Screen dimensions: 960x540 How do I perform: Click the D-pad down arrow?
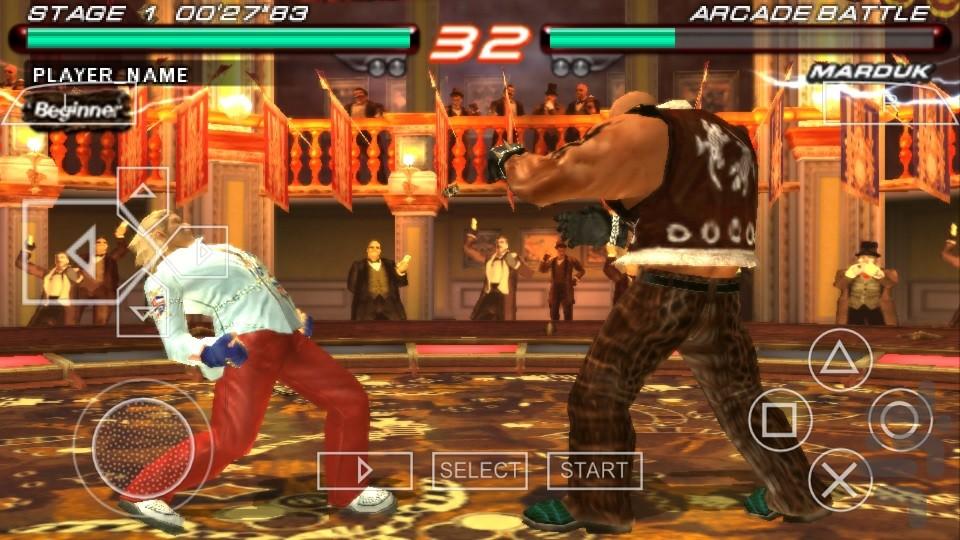click(x=141, y=308)
